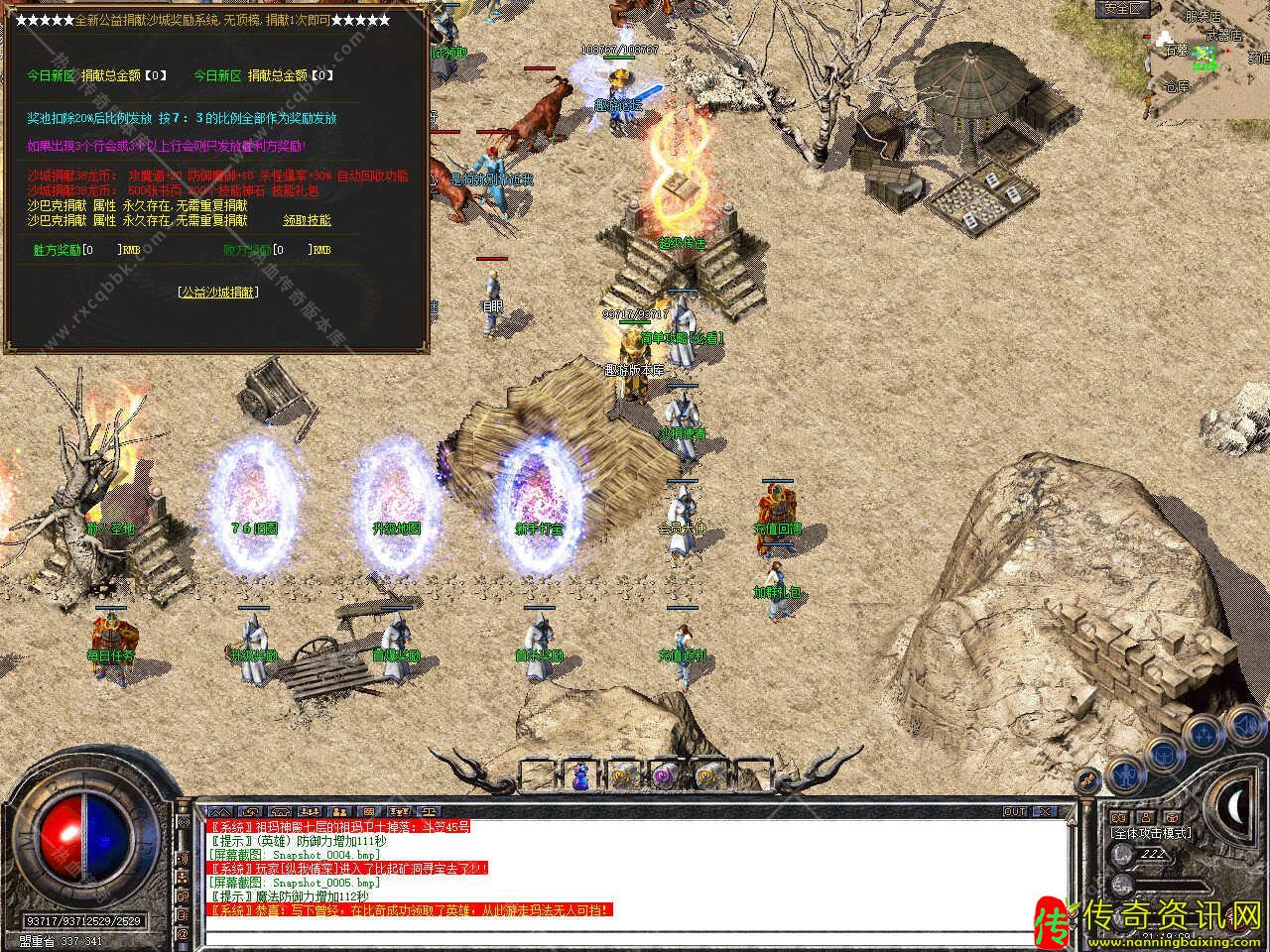Click the first mountain-shaped chat toolbar icon
Image resolution: width=1270 pixels, height=952 pixels.
[219, 811]
